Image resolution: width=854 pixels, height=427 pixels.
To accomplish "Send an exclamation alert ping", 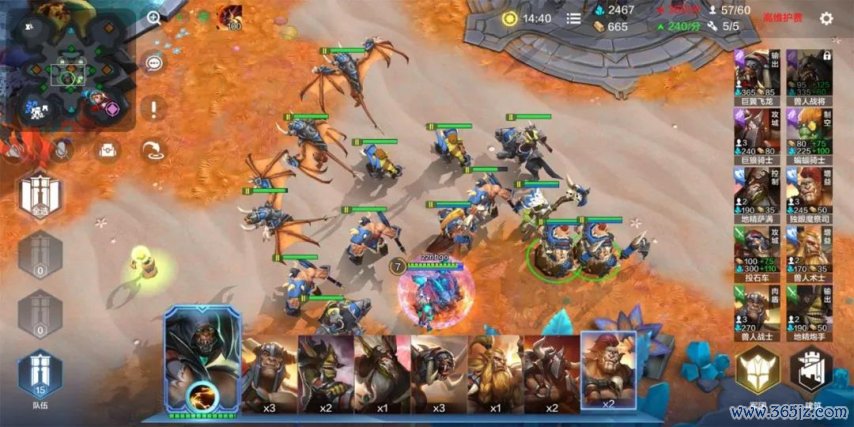I will pos(153,108).
